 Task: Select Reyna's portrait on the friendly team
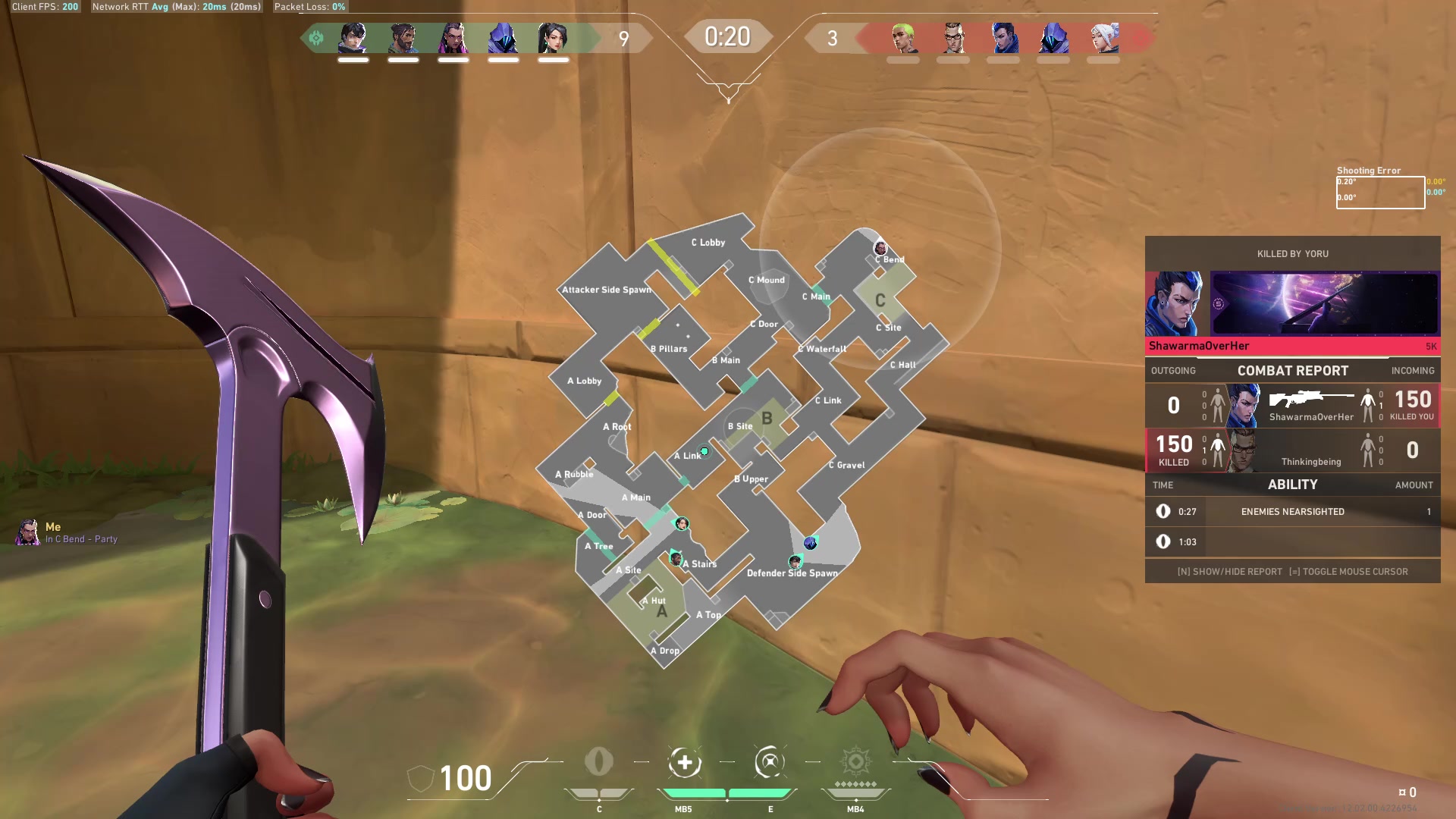(x=453, y=38)
